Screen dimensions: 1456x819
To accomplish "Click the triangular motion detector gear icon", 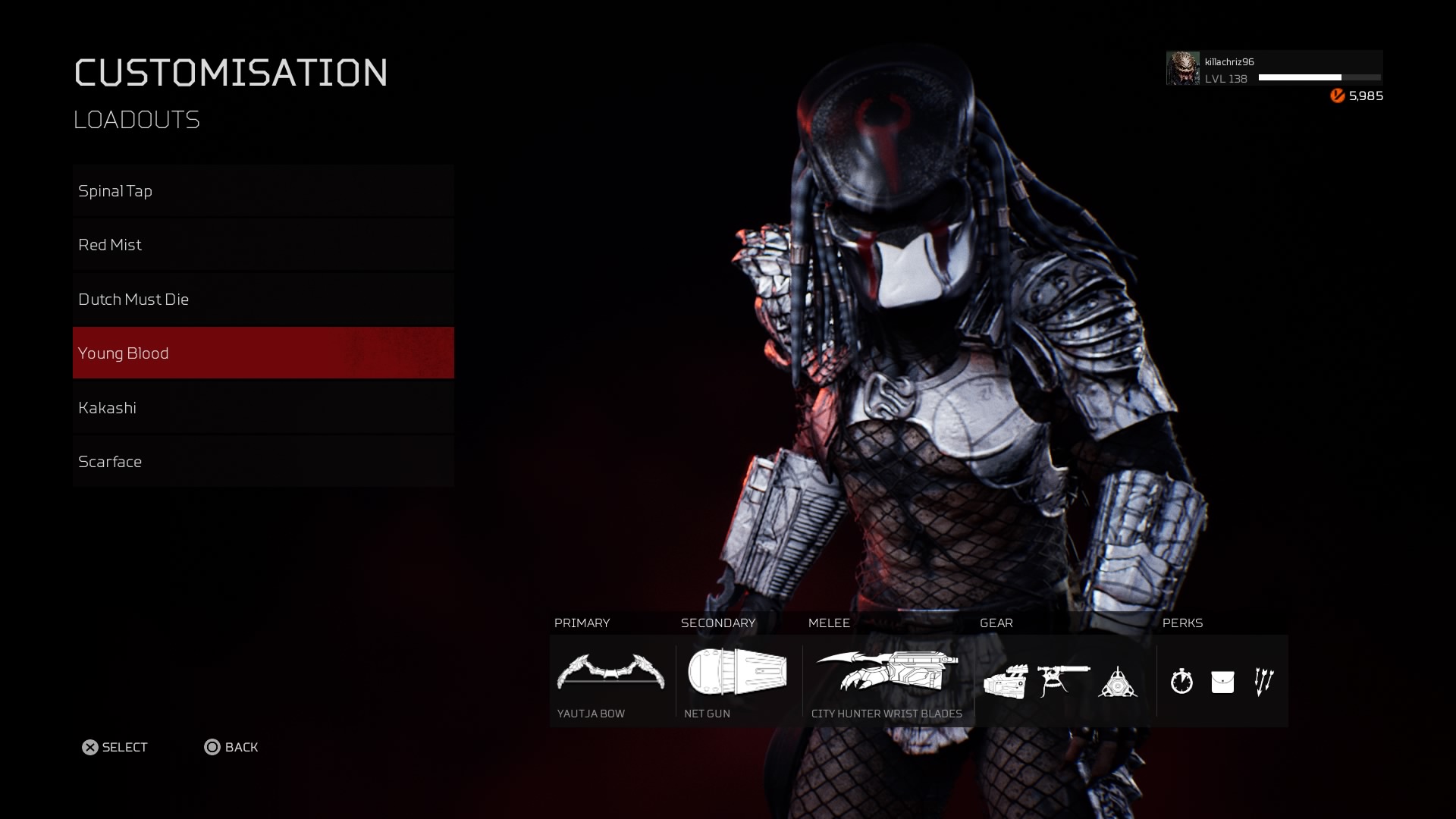I will point(1118,682).
